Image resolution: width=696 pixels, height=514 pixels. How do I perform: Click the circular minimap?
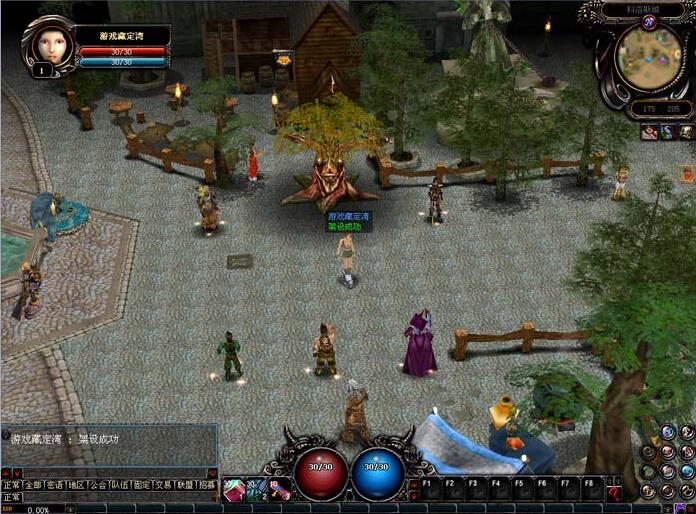click(x=648, y=55)
